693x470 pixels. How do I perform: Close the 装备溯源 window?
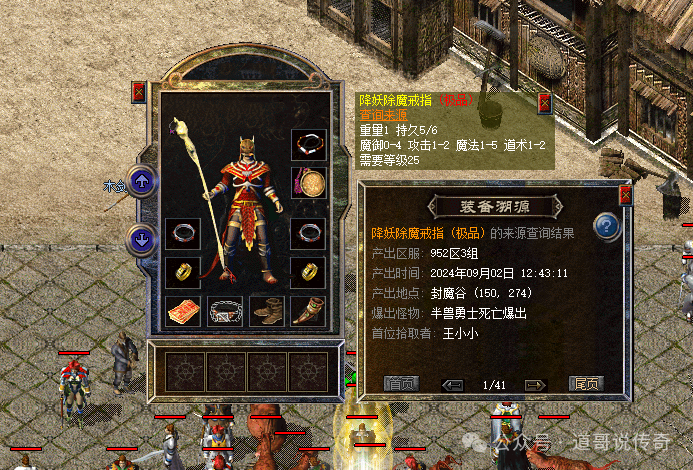pyautogui.click(x=625, y=196)
